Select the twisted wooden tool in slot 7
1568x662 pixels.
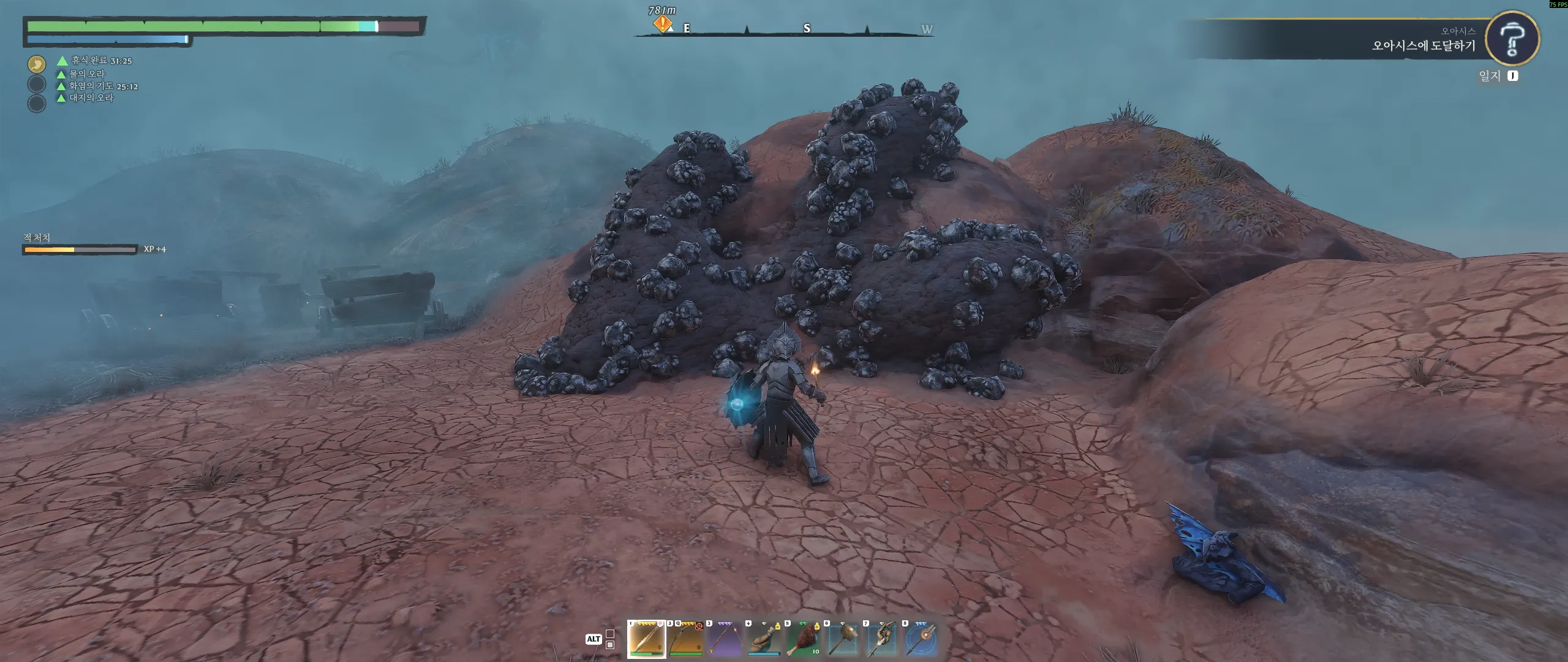881,639
